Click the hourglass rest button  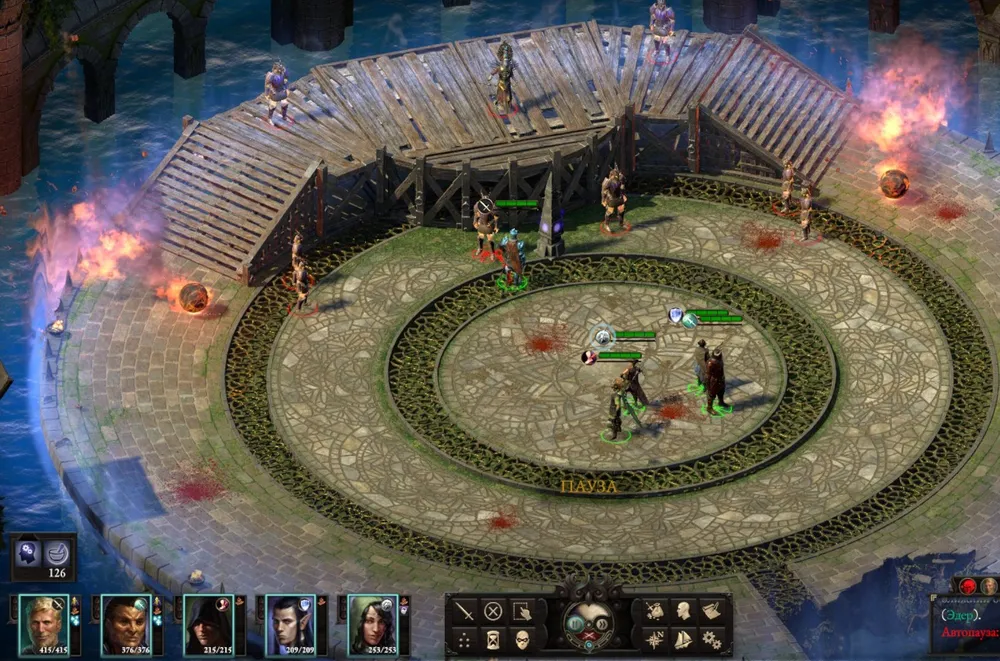click(493, 640)
